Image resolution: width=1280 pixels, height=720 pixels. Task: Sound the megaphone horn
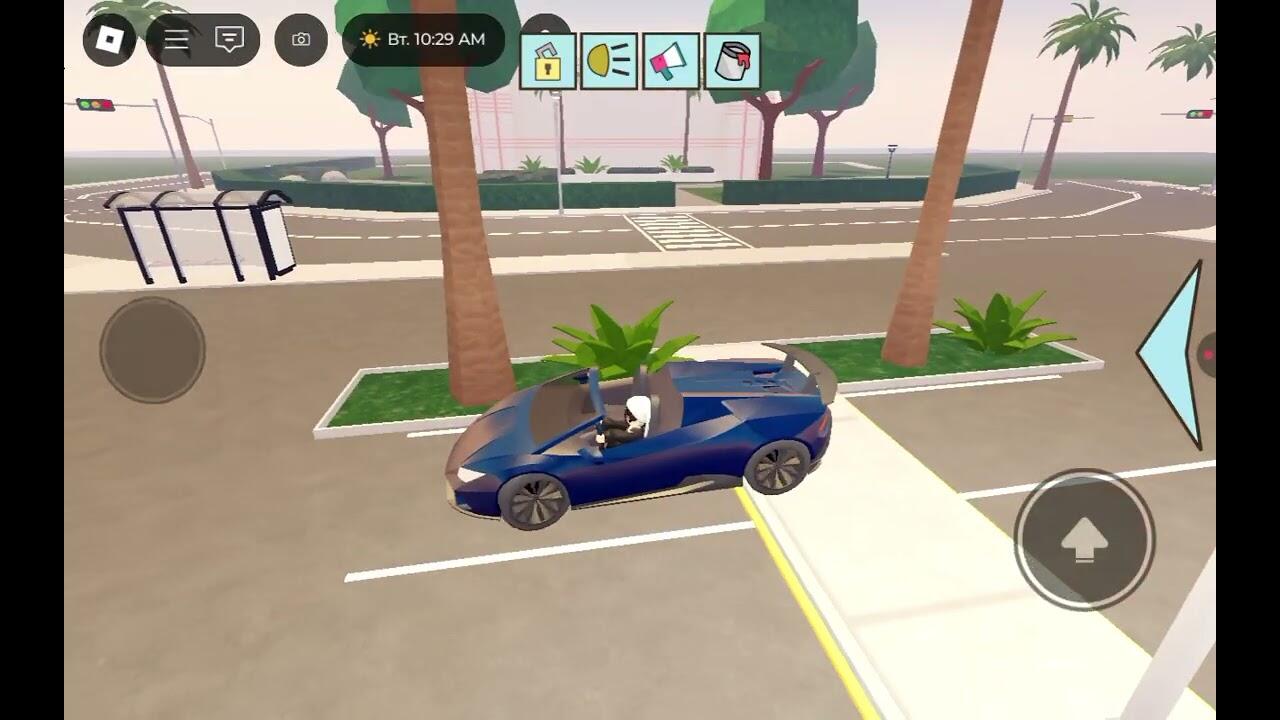tap(671, 62)
